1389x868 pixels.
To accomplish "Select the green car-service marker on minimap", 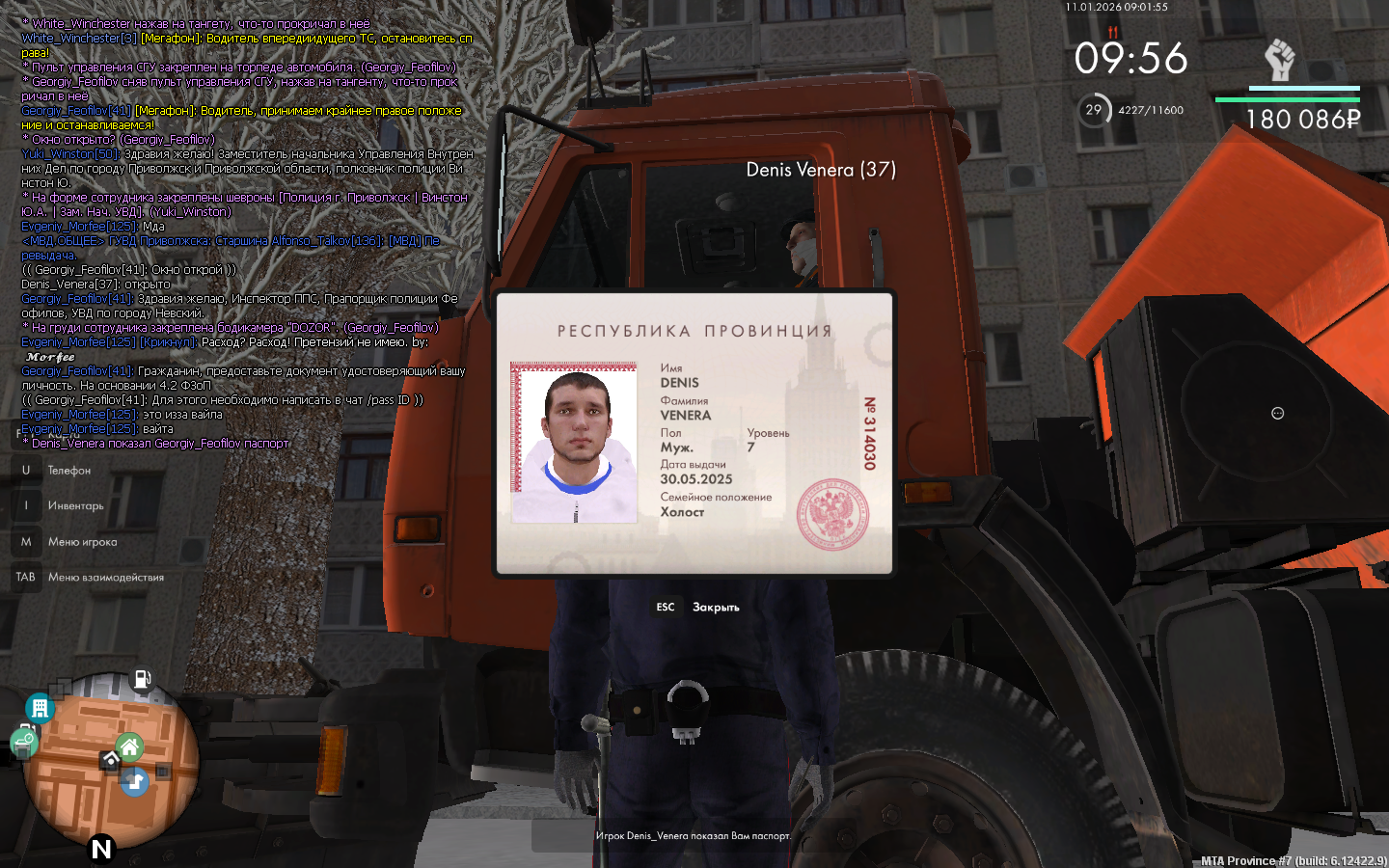I will 23,743.
